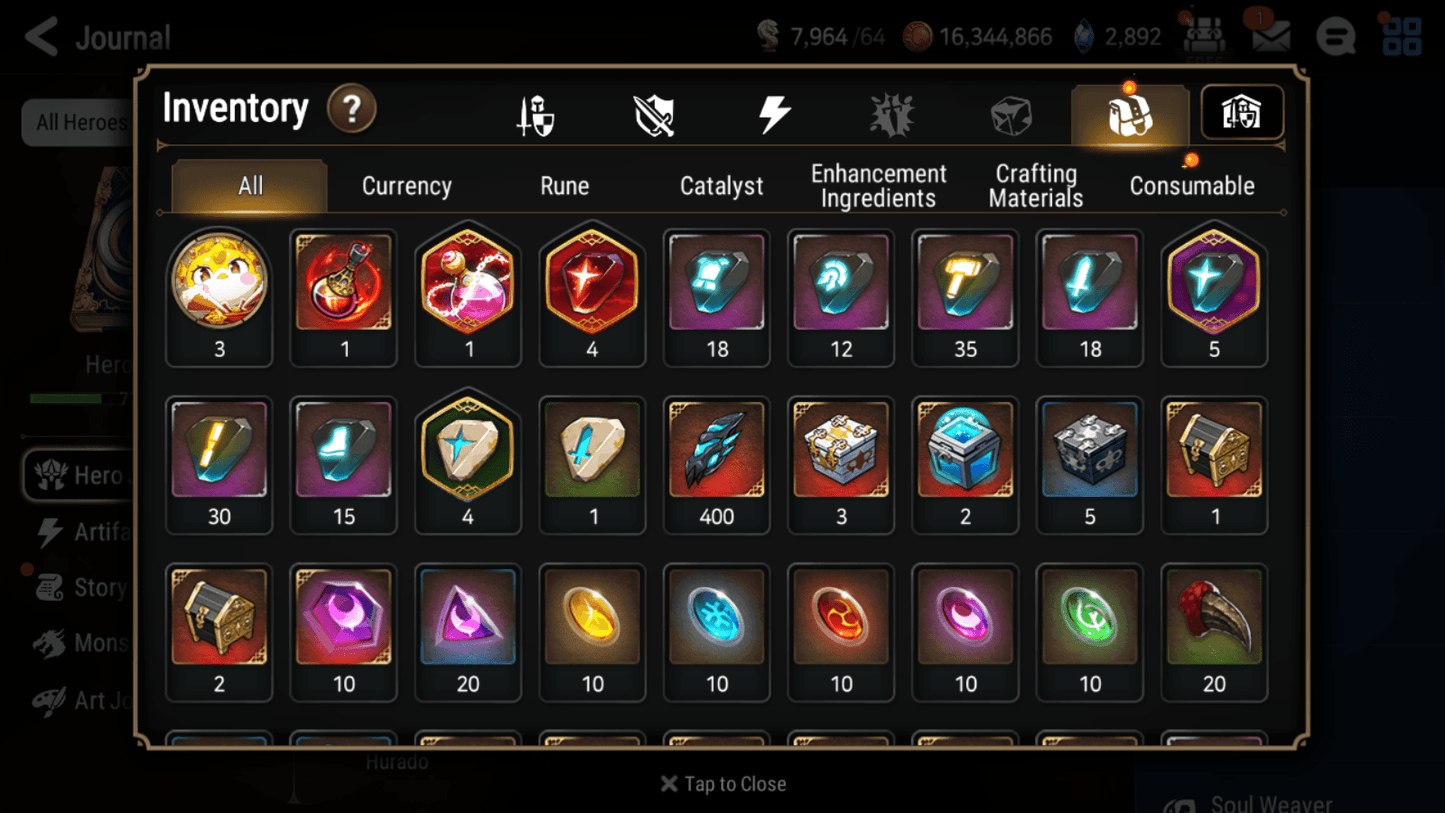Select the Catalyst tab

pyautogui.click(x=722, y=185)
